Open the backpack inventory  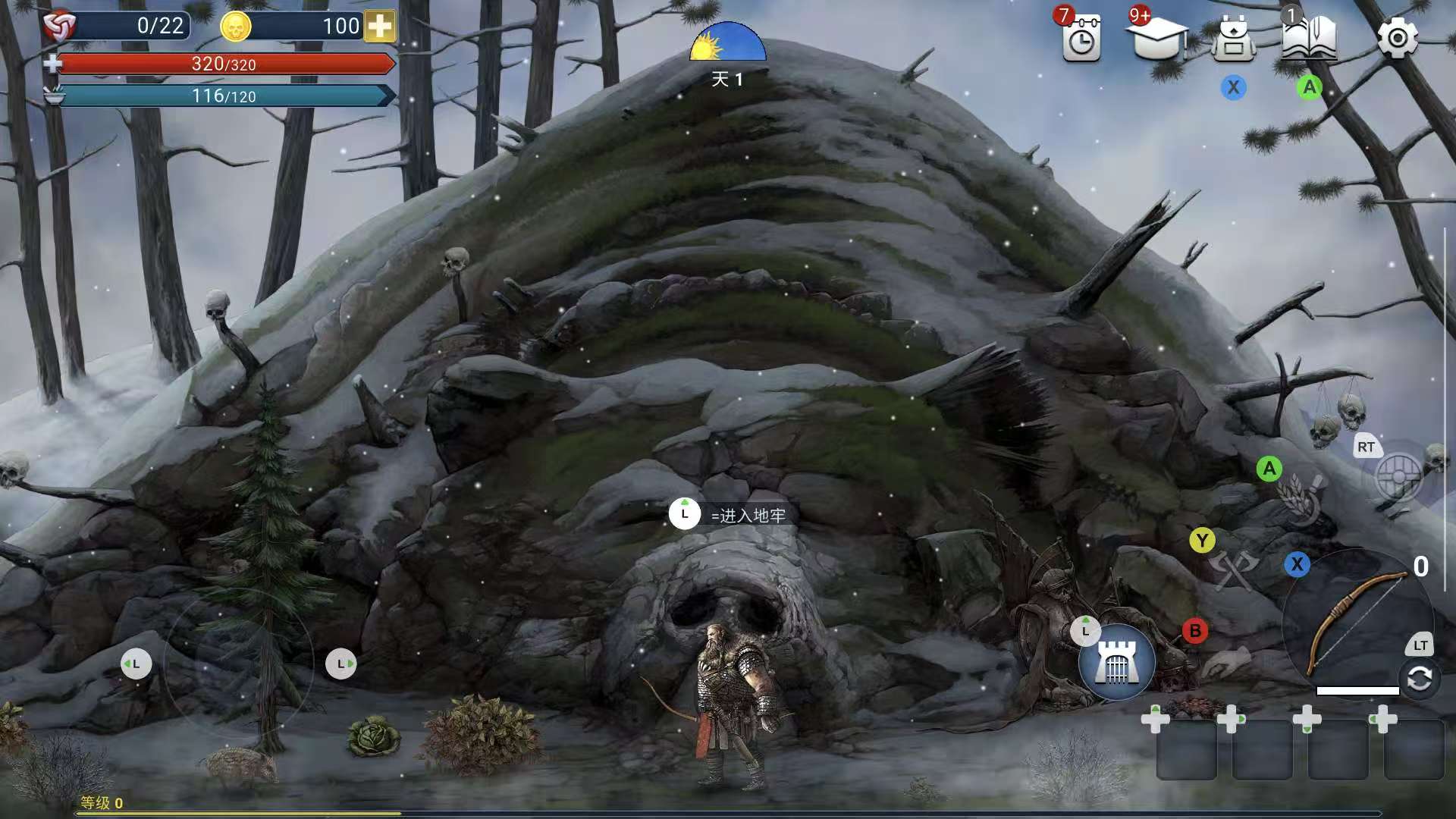coord(1233,39)
